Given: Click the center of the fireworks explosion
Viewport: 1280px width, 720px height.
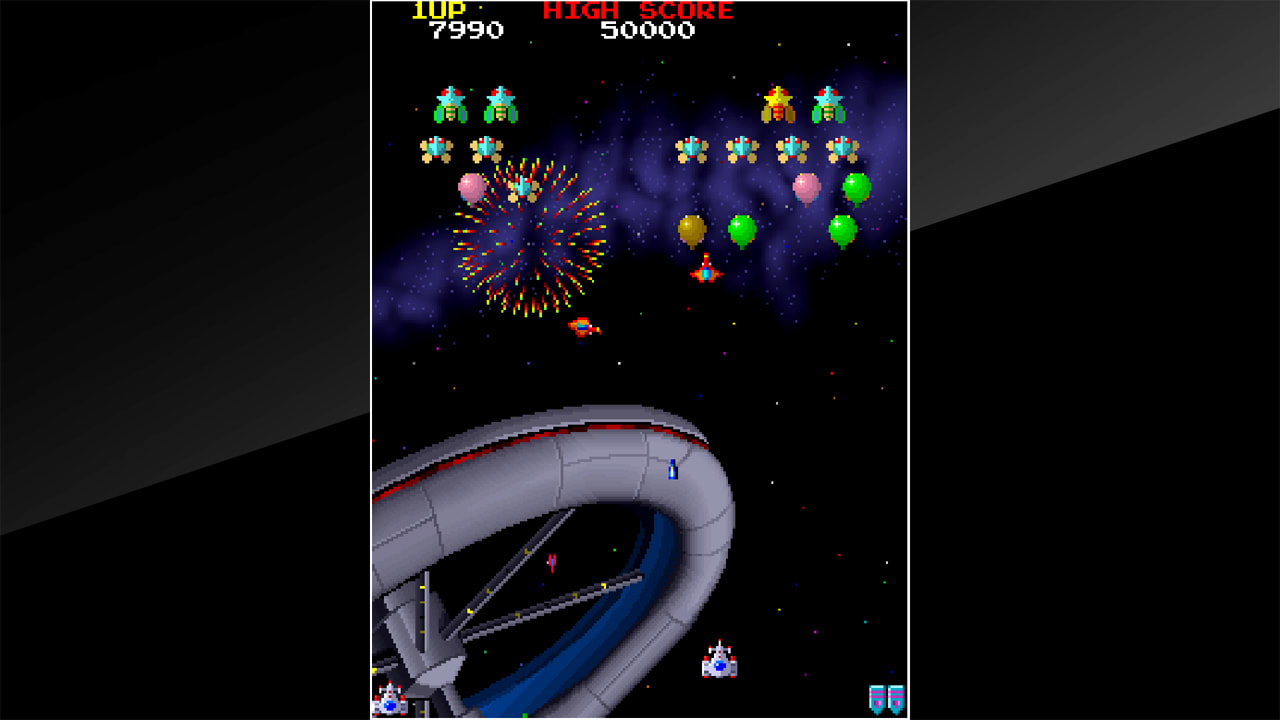Looking at the screenshot, I should 530,240.
